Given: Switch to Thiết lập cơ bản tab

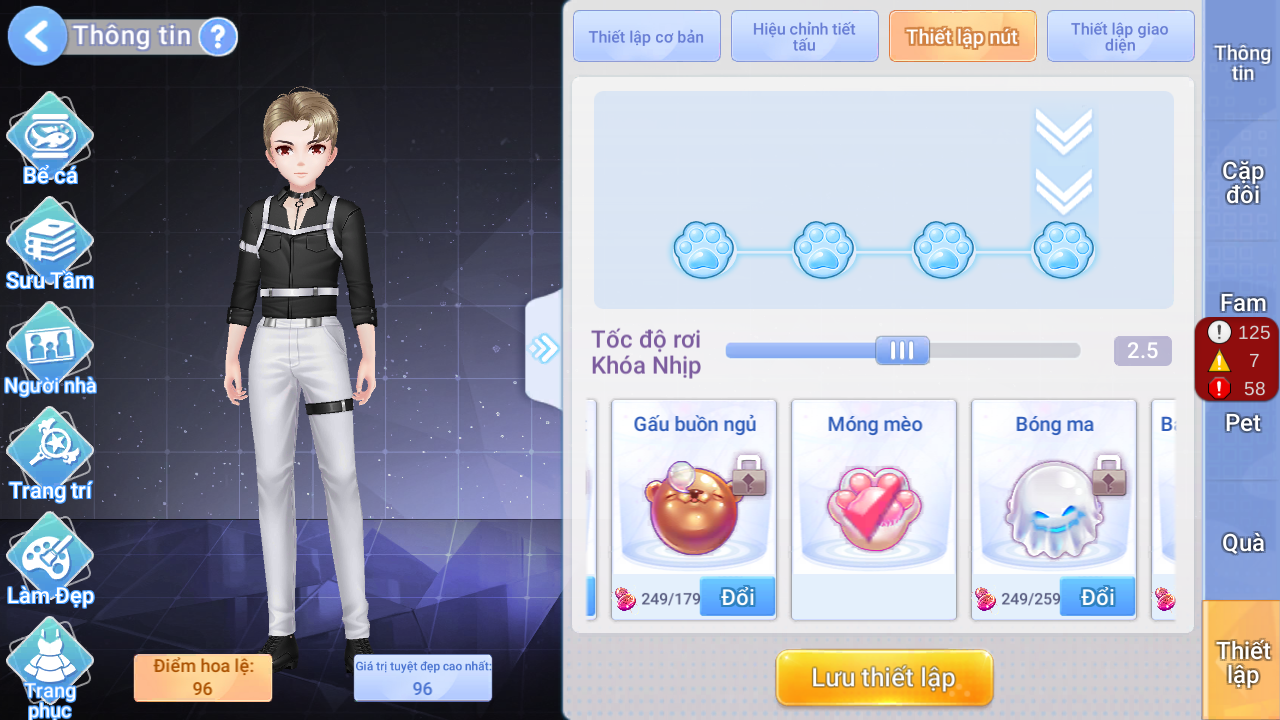Looking at the screenshot, I should 646,37.
